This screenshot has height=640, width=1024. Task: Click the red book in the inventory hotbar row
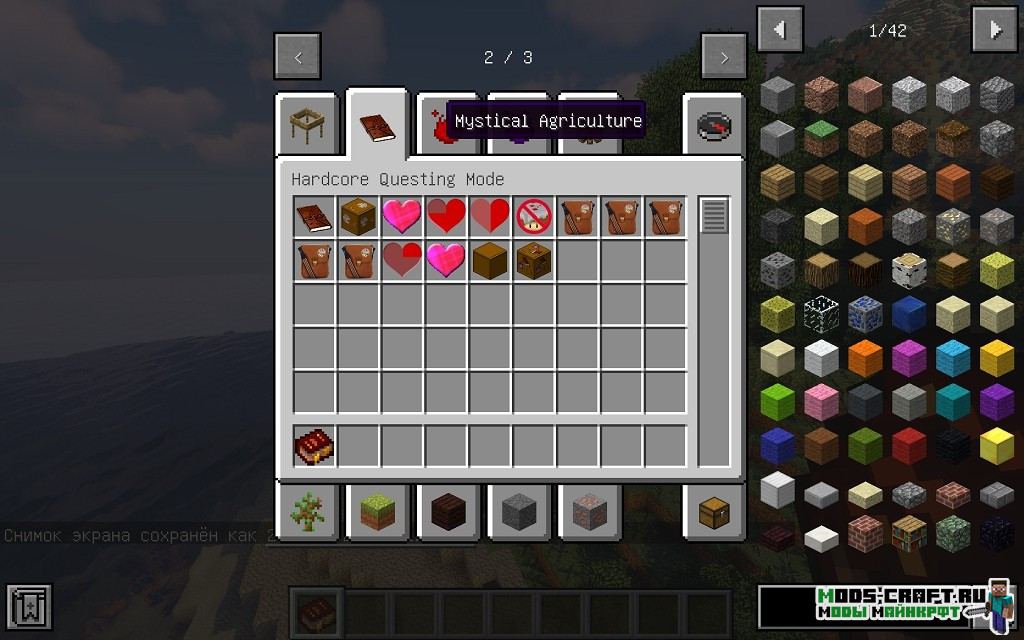tap(314, 446)
